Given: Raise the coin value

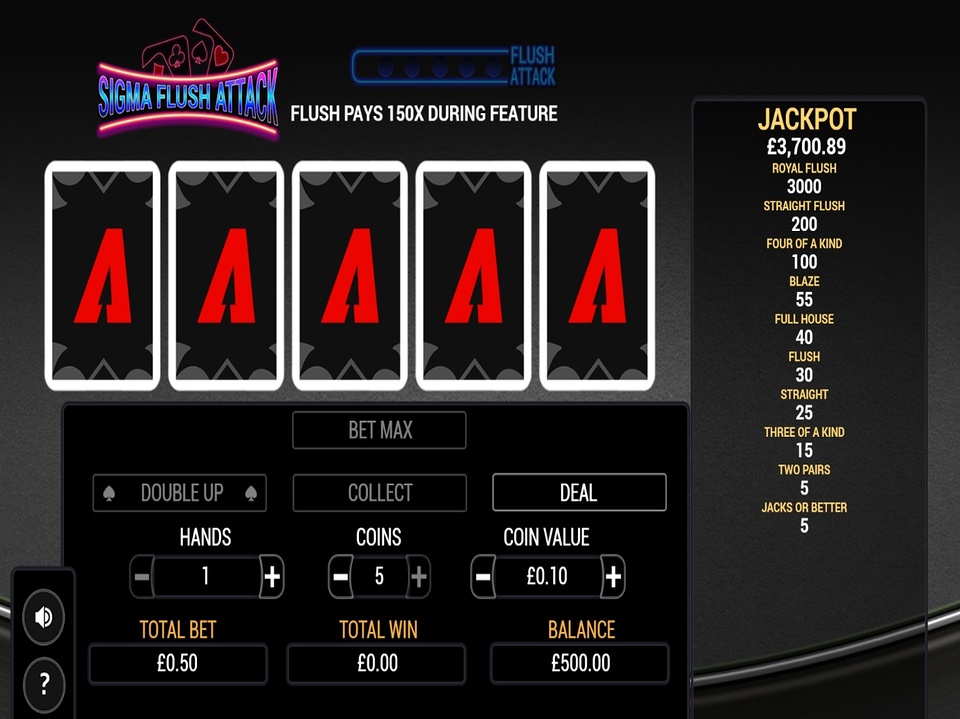Looking at the screenshot, I should click(613, 576).
